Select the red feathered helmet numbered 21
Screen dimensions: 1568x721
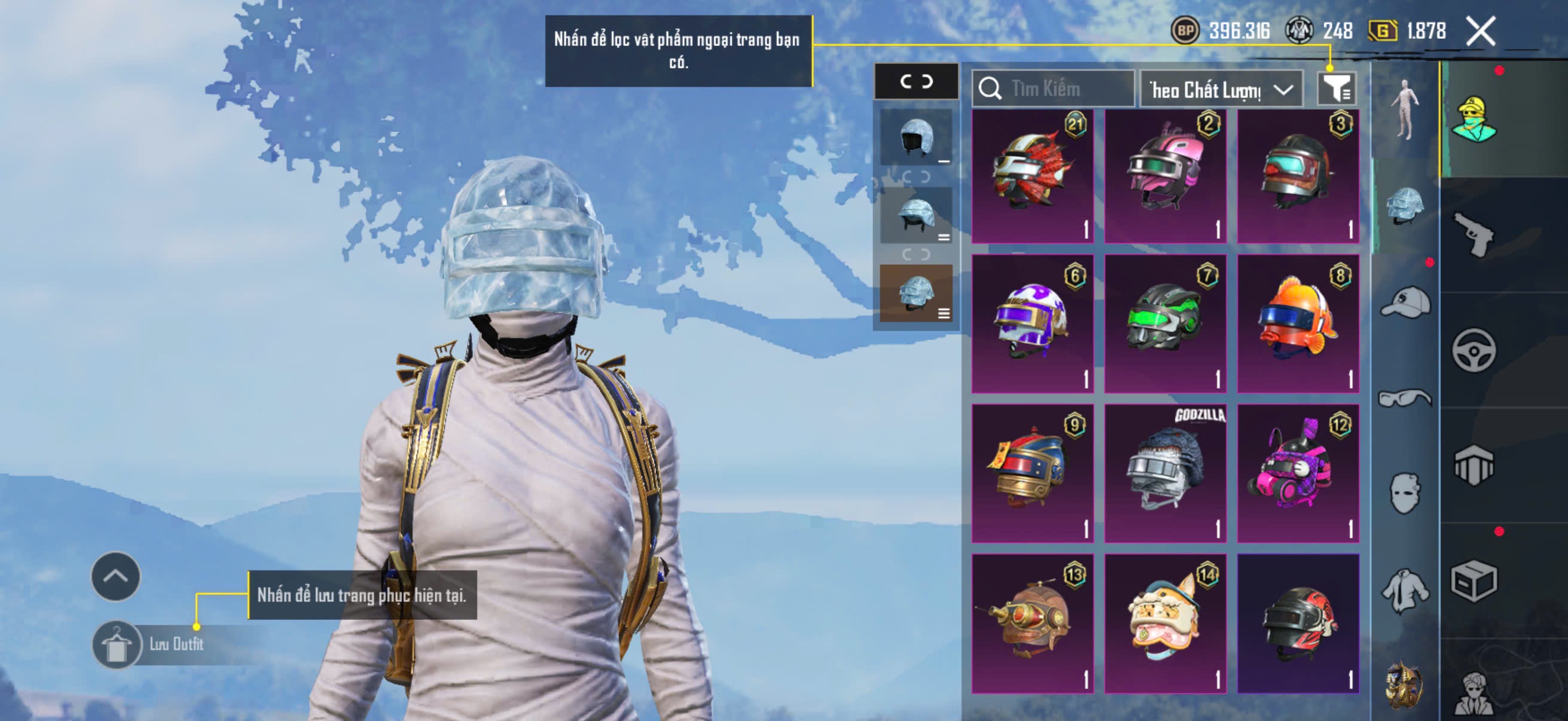tap(1032, 176)
